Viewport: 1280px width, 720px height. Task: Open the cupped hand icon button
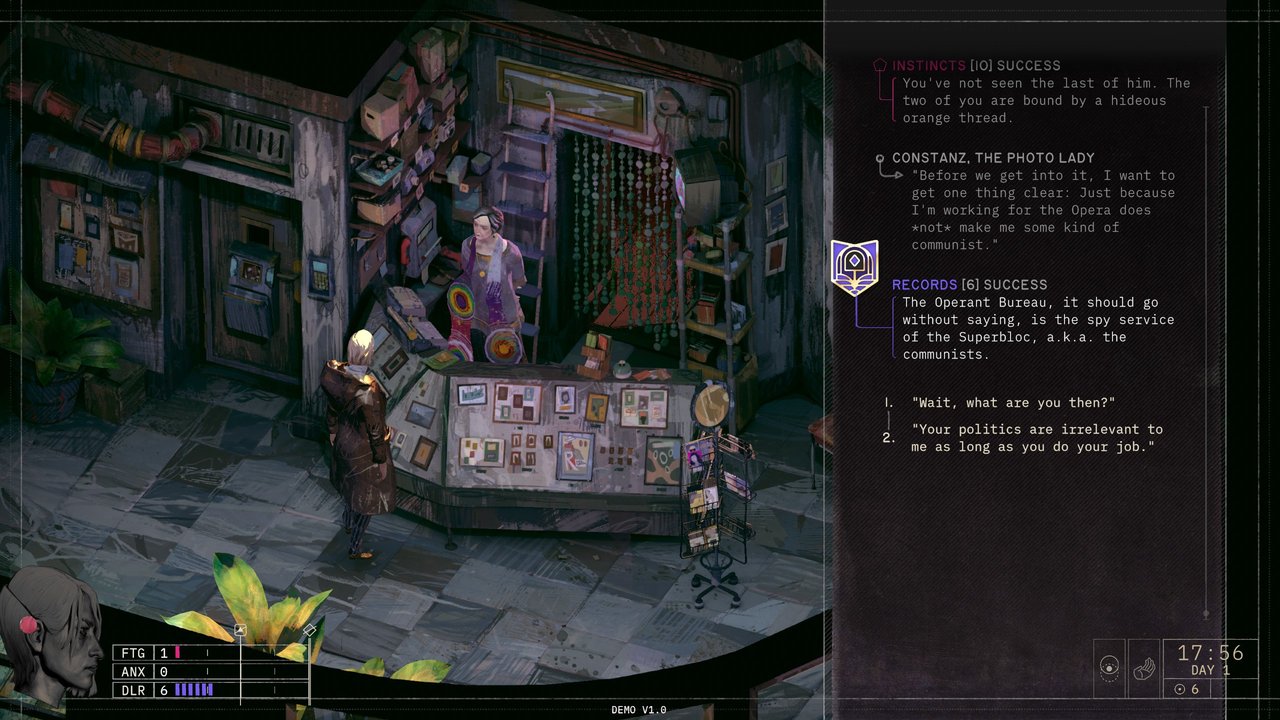click(1143, 668)
